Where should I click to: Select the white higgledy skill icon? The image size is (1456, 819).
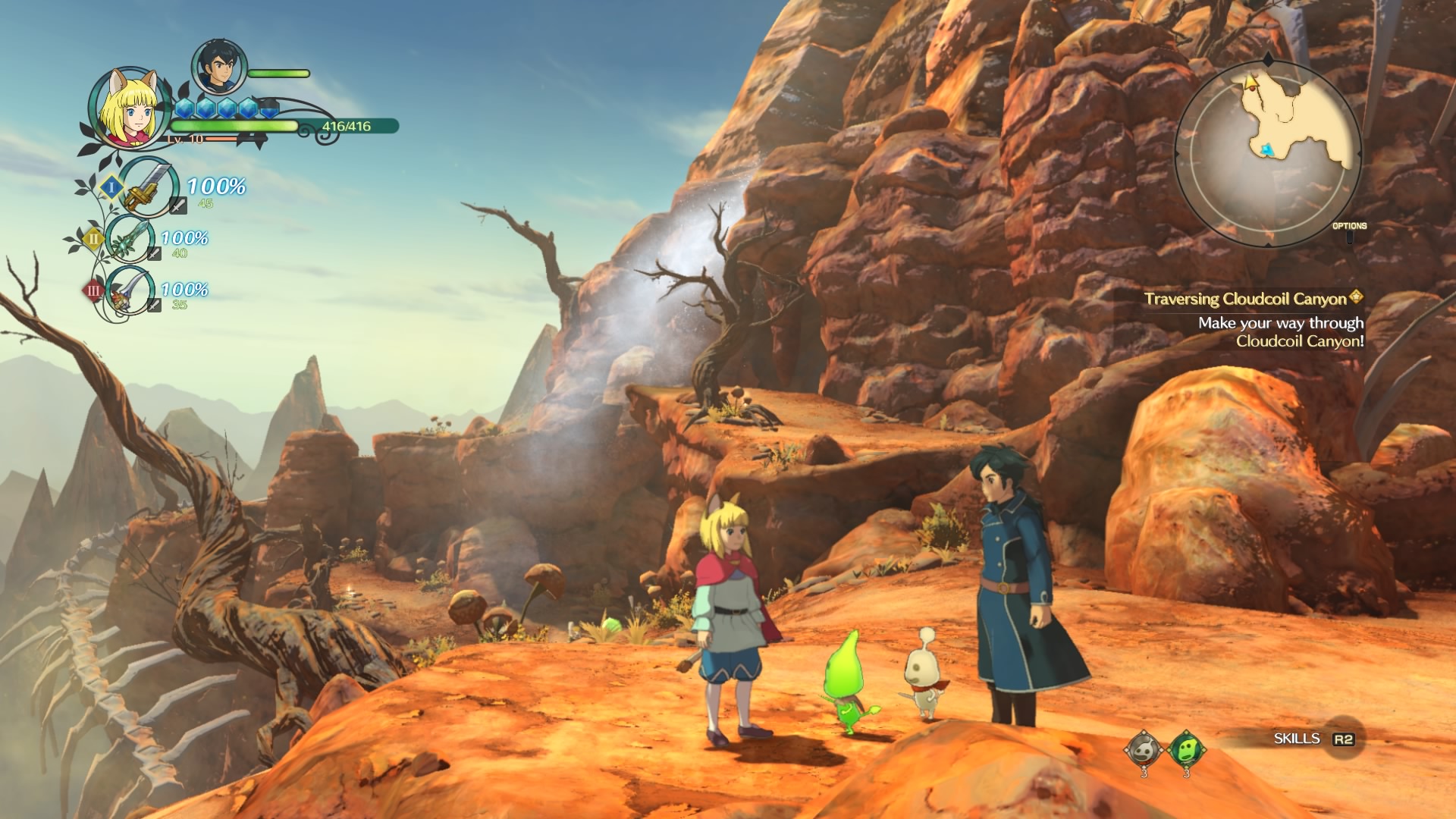[1144, 750]
